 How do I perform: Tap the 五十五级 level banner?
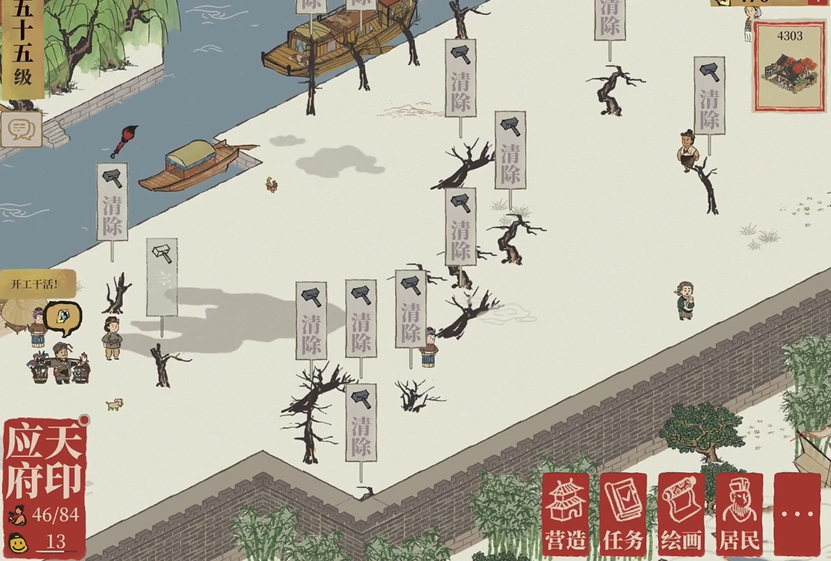(x=22, y=50)
